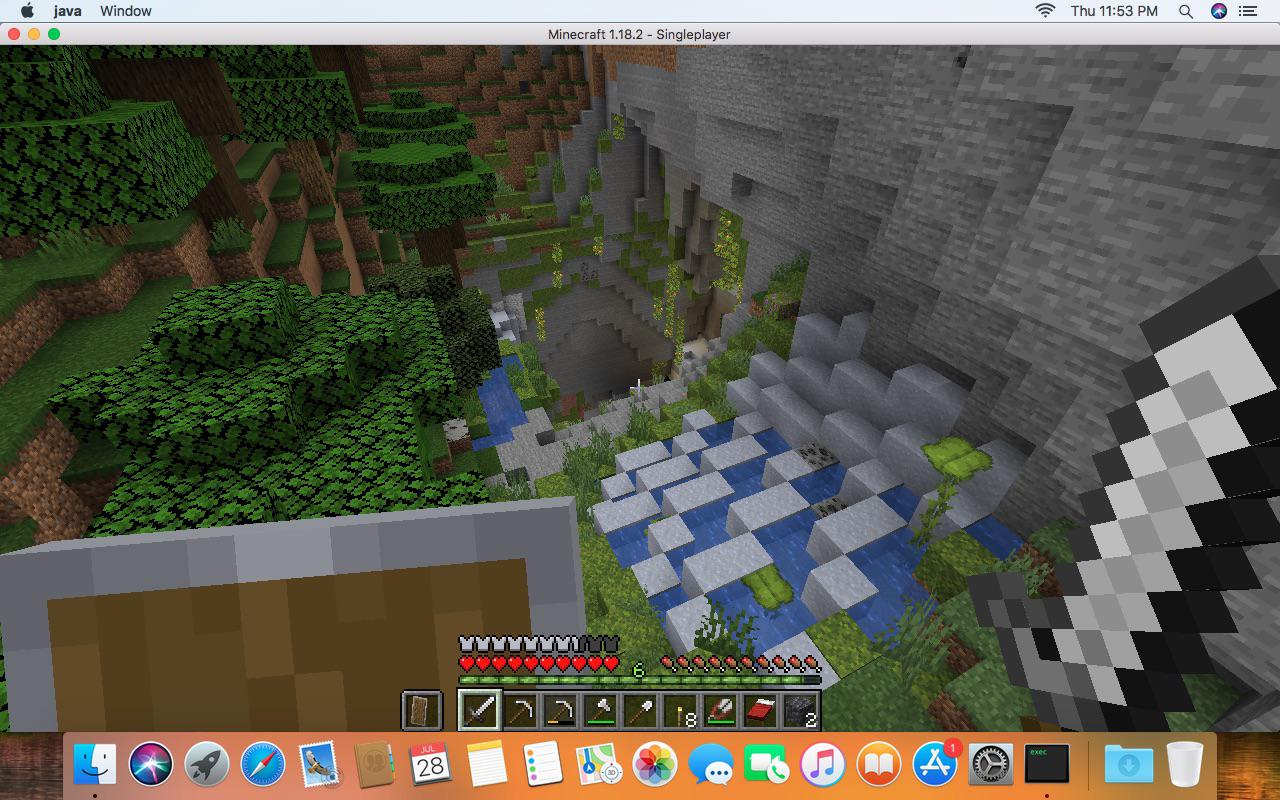Select the iron axe in the hotbar
1280x800 pixels.
pos(602,710)
